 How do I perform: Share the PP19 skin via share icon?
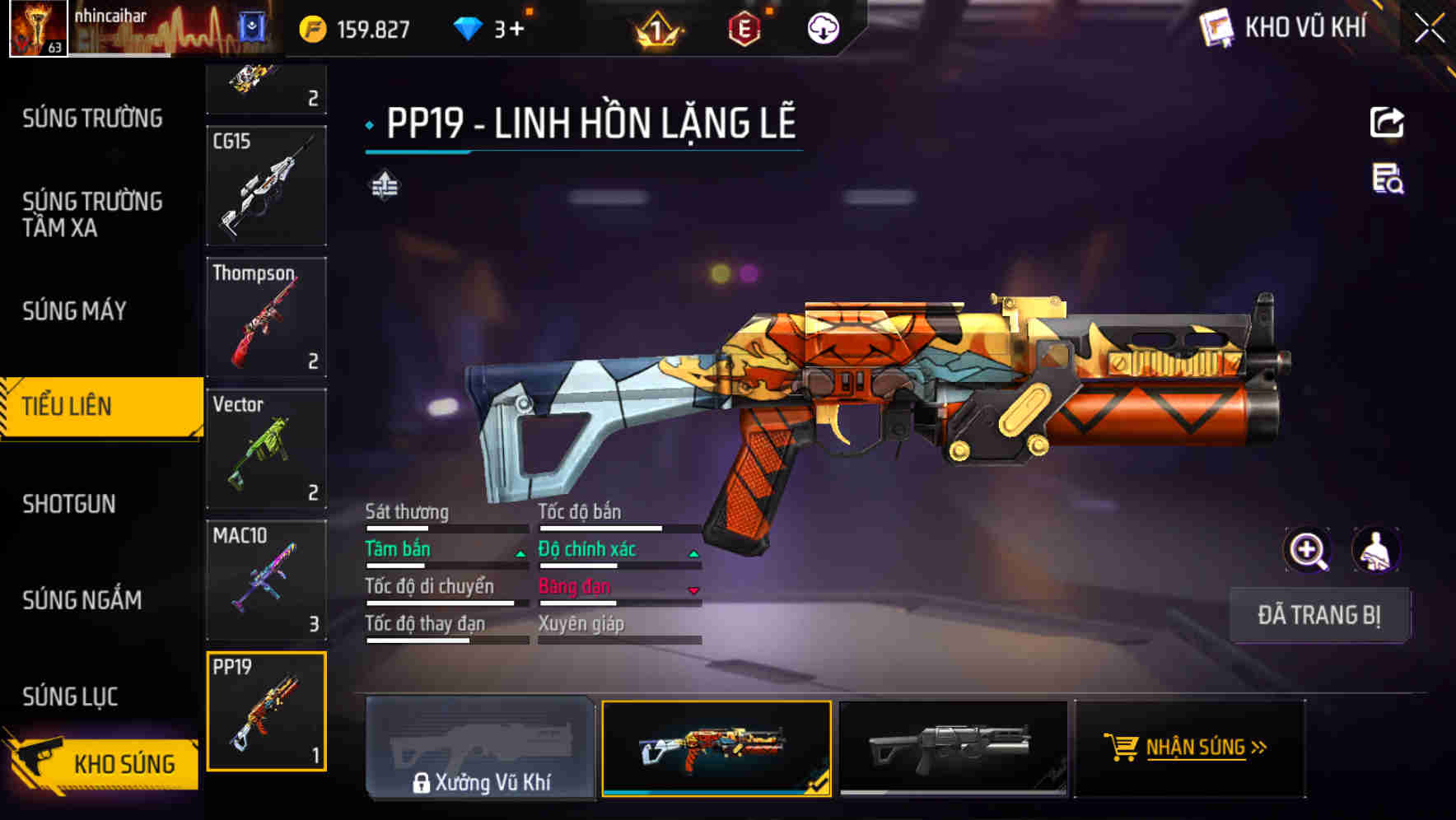pyautogui.click(x=1386, y=122)
